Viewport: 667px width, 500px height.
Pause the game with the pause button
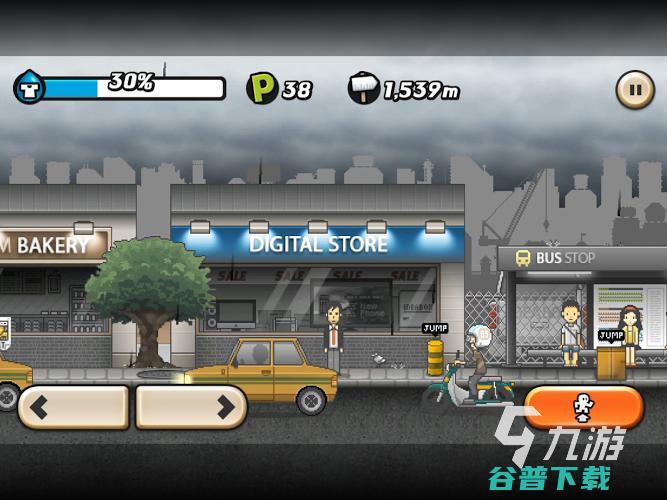pos(634,89)
